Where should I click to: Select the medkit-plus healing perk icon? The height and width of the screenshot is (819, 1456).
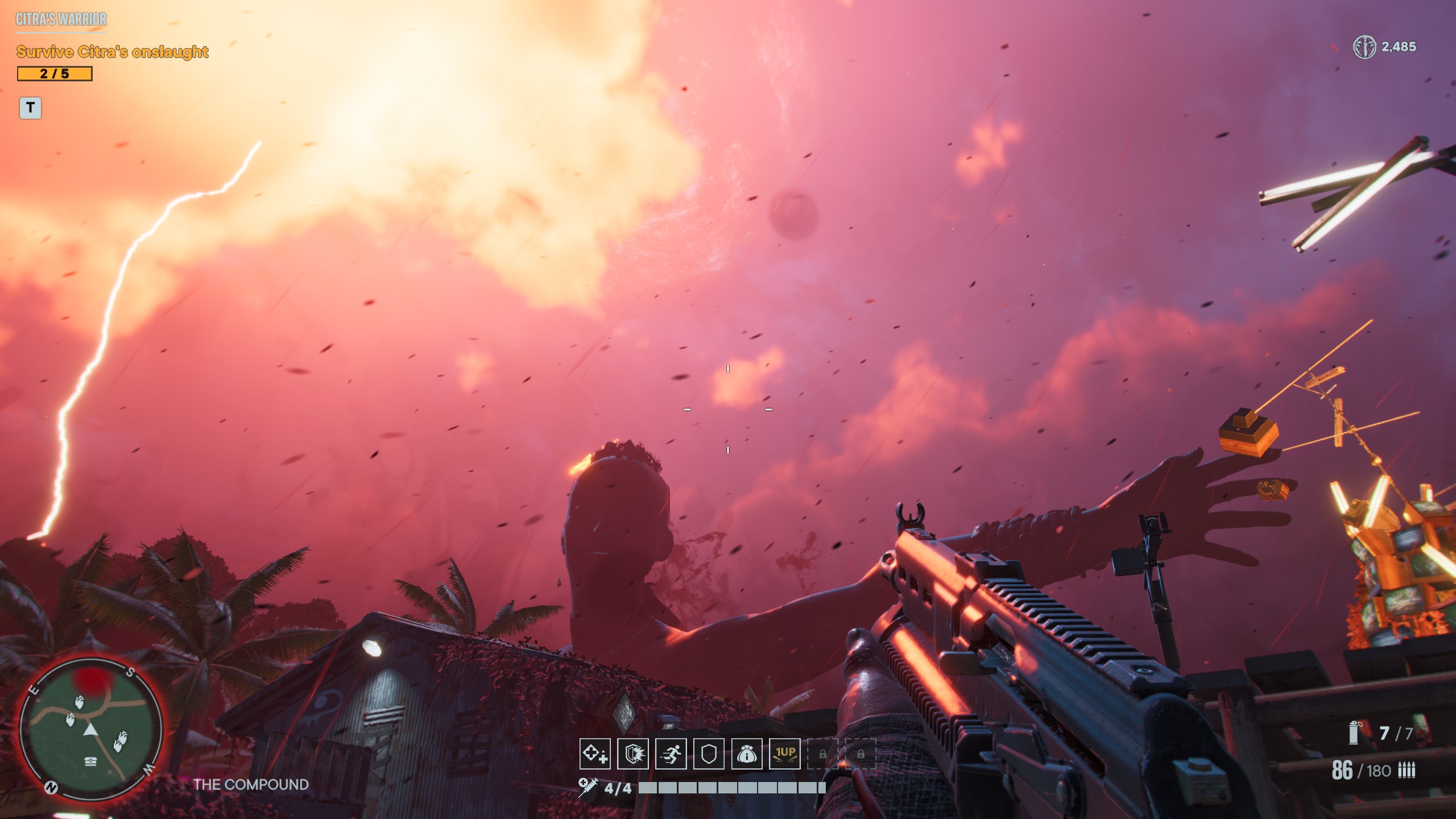[x=595, y=754]
